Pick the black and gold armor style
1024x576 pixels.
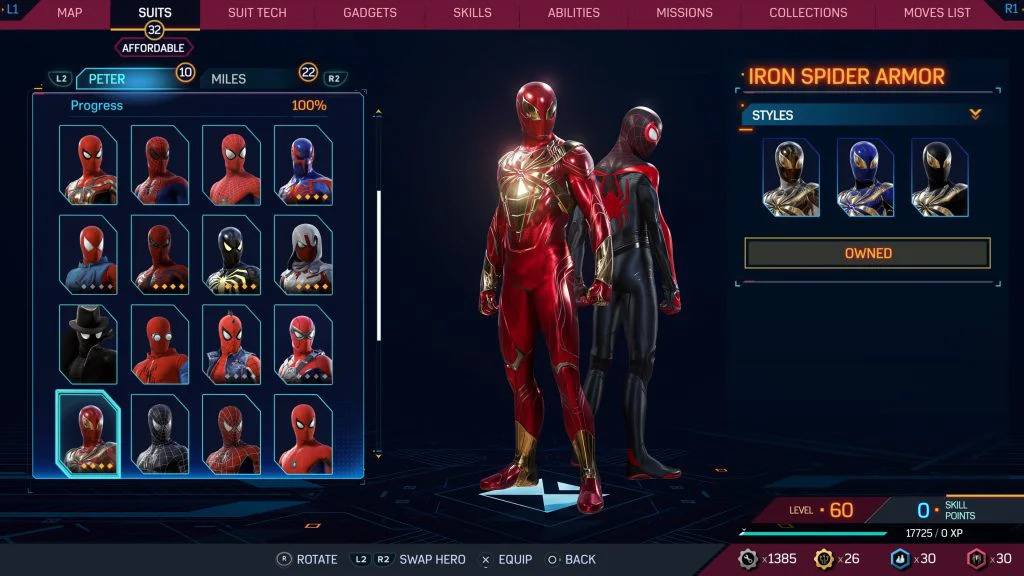pyautogui.click(x=939, y=177)
